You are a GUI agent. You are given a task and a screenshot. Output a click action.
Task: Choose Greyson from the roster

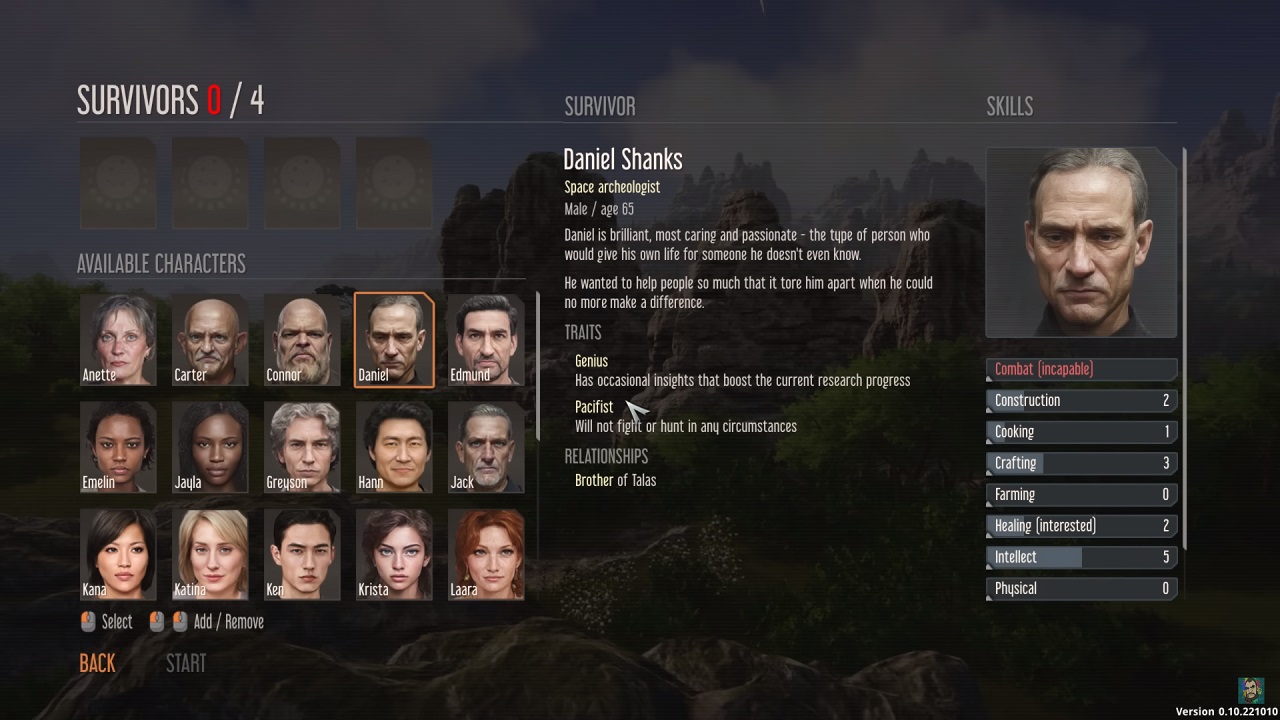[302, 447]
